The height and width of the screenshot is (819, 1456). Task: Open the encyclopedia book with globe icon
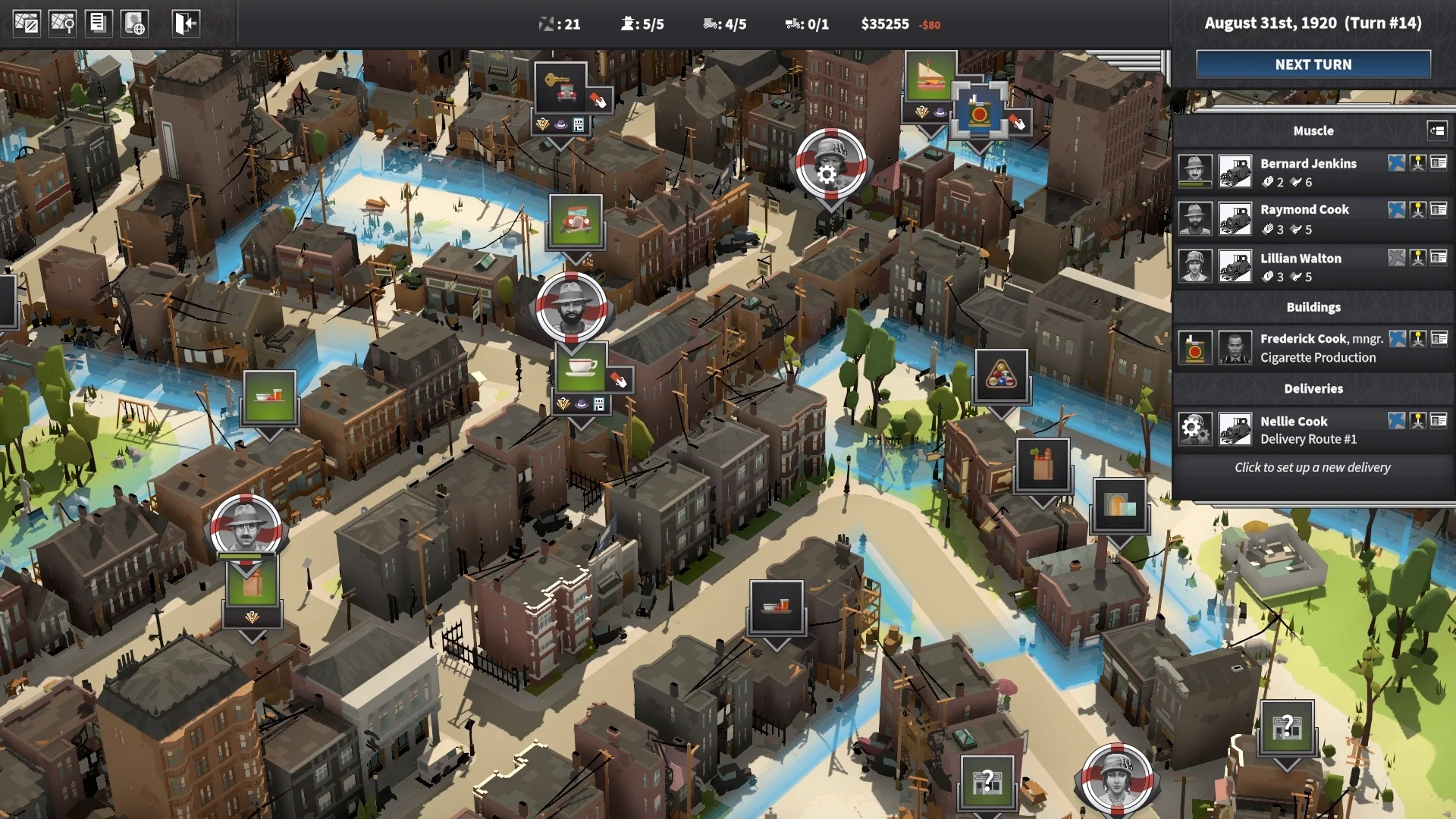coord(135,24)
